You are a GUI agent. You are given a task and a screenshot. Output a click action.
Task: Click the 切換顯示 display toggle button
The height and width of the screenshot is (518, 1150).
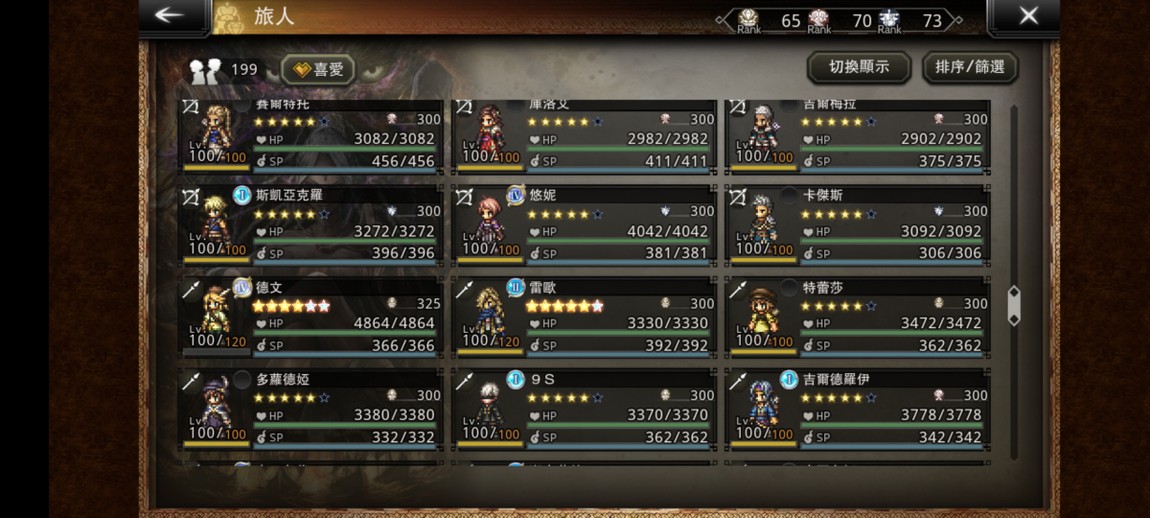click(x=859, y=67)
